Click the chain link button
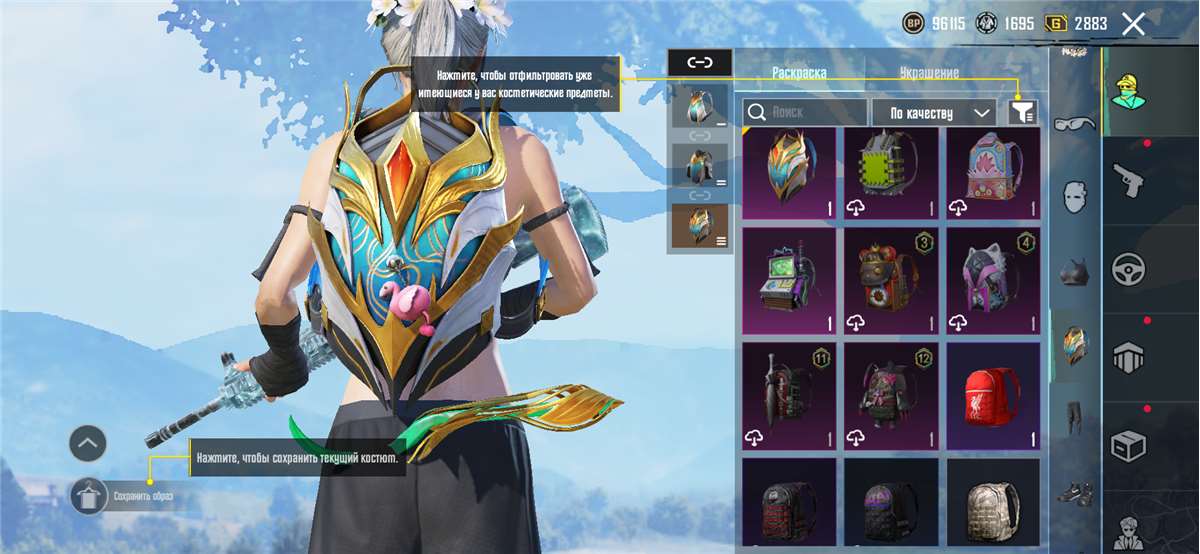 (699, 62)
